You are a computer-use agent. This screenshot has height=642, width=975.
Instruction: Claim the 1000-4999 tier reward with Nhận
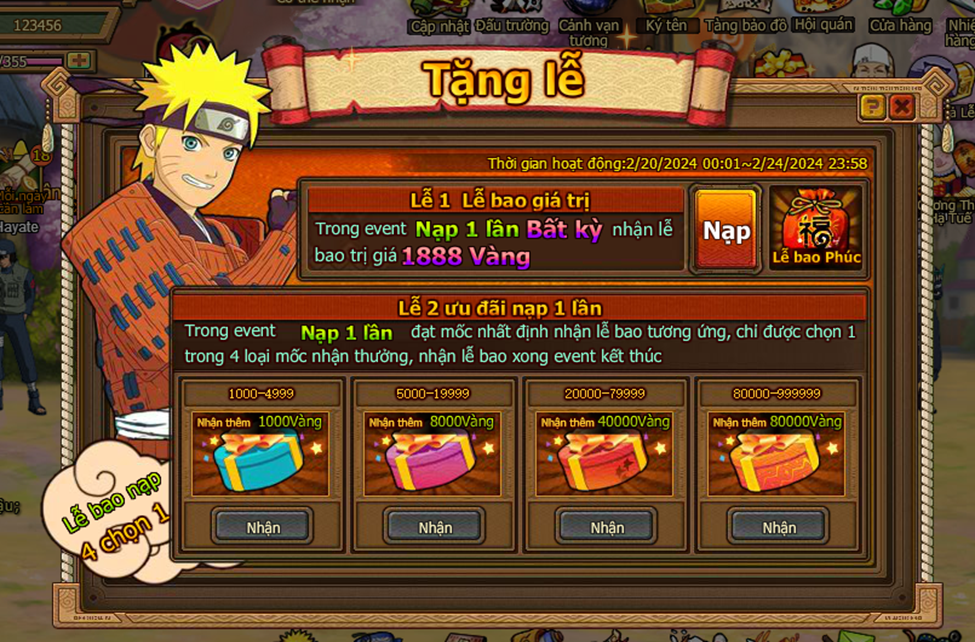click(263, 526)
